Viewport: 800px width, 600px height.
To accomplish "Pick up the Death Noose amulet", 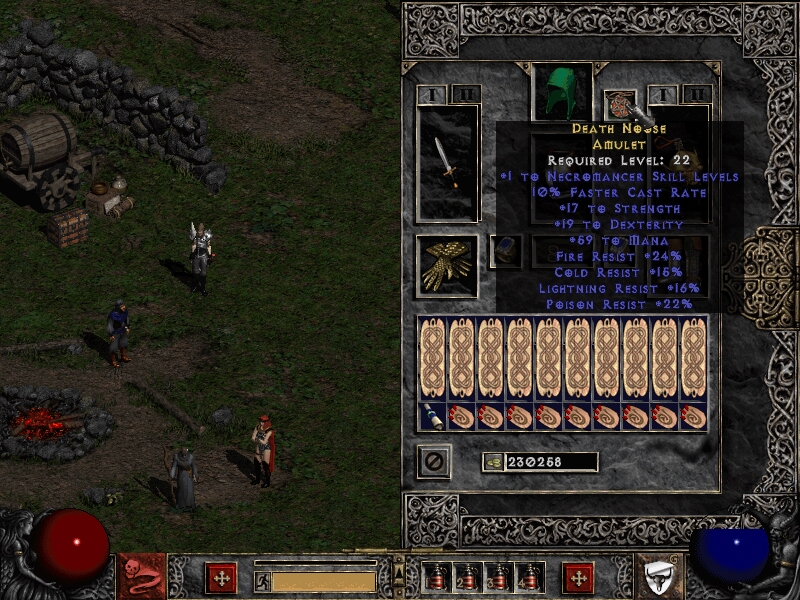I will pyautogui.click(x=619, y=104).
